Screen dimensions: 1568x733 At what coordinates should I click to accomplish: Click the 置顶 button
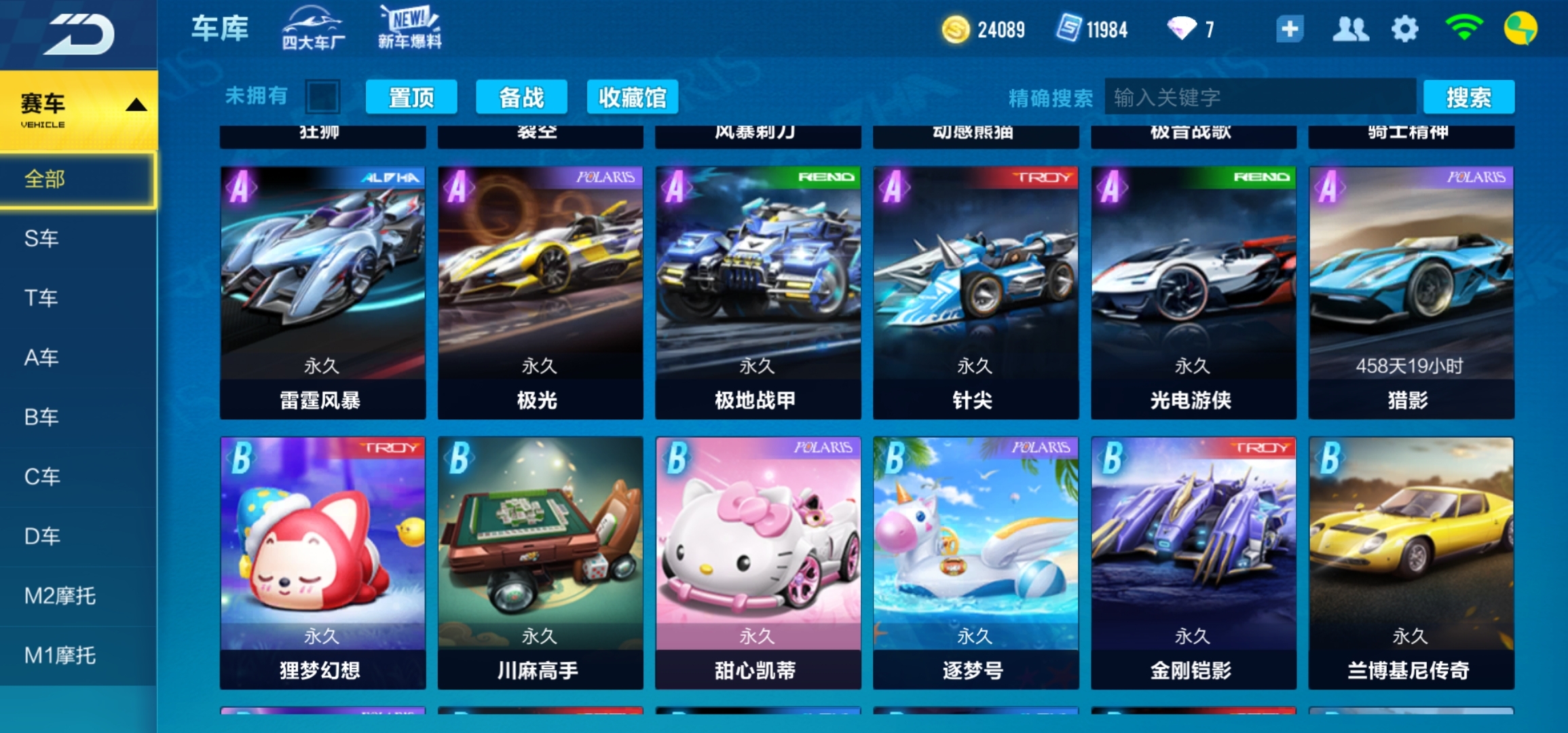411,97
